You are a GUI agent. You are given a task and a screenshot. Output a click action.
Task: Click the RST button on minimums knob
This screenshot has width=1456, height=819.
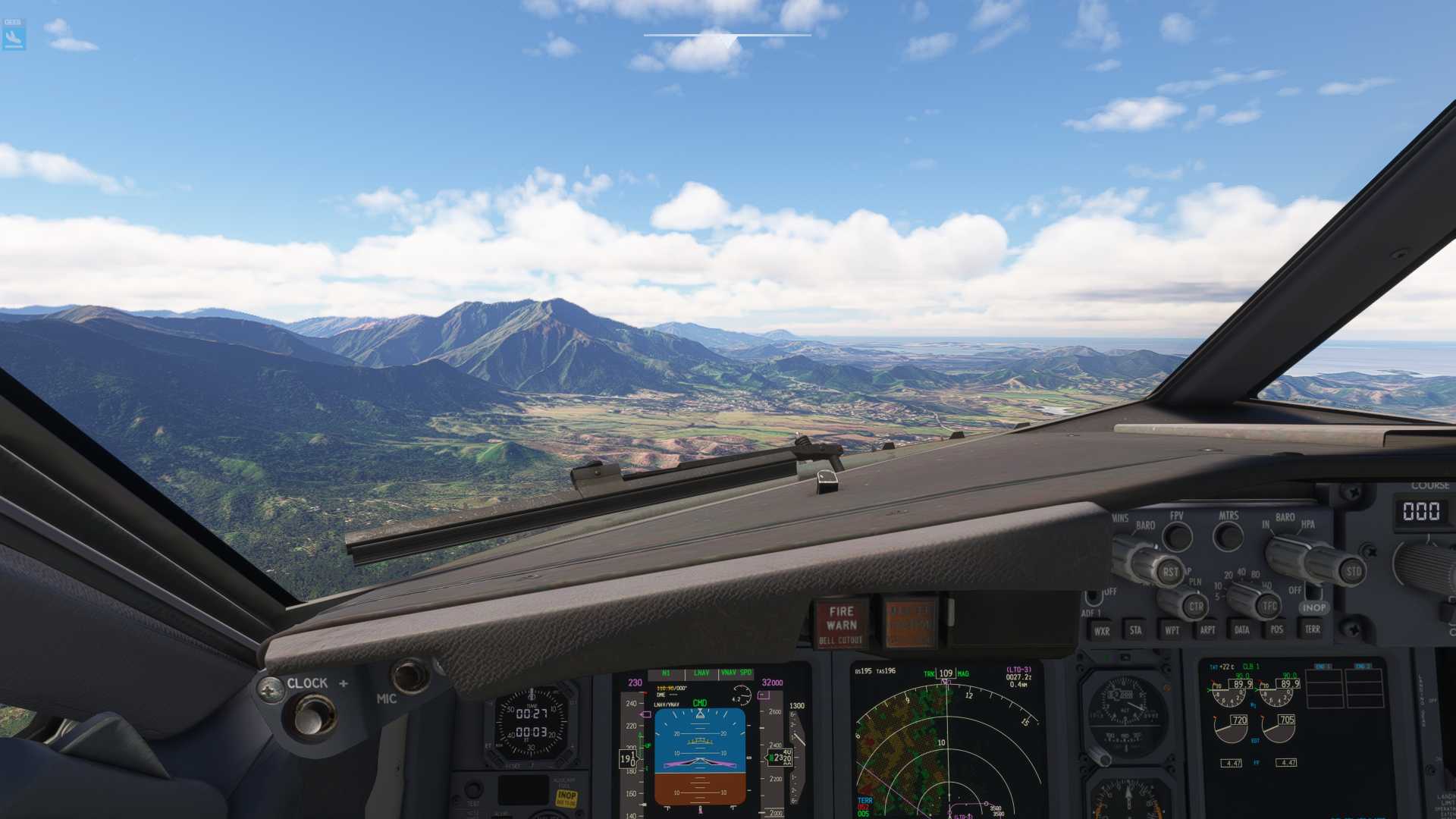point(1170,572)
